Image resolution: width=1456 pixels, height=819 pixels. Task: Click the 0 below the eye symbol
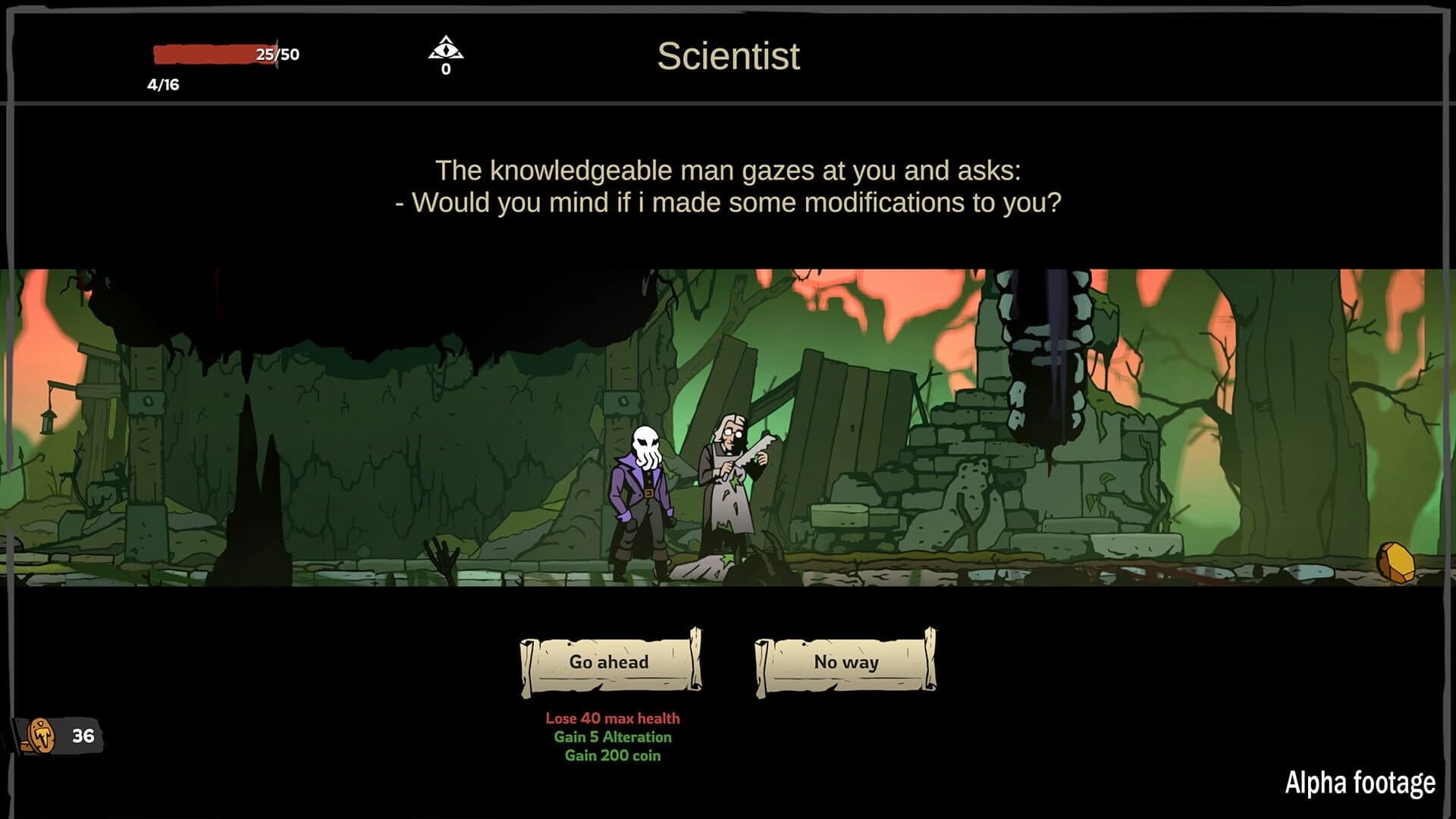tap(447, 70)
